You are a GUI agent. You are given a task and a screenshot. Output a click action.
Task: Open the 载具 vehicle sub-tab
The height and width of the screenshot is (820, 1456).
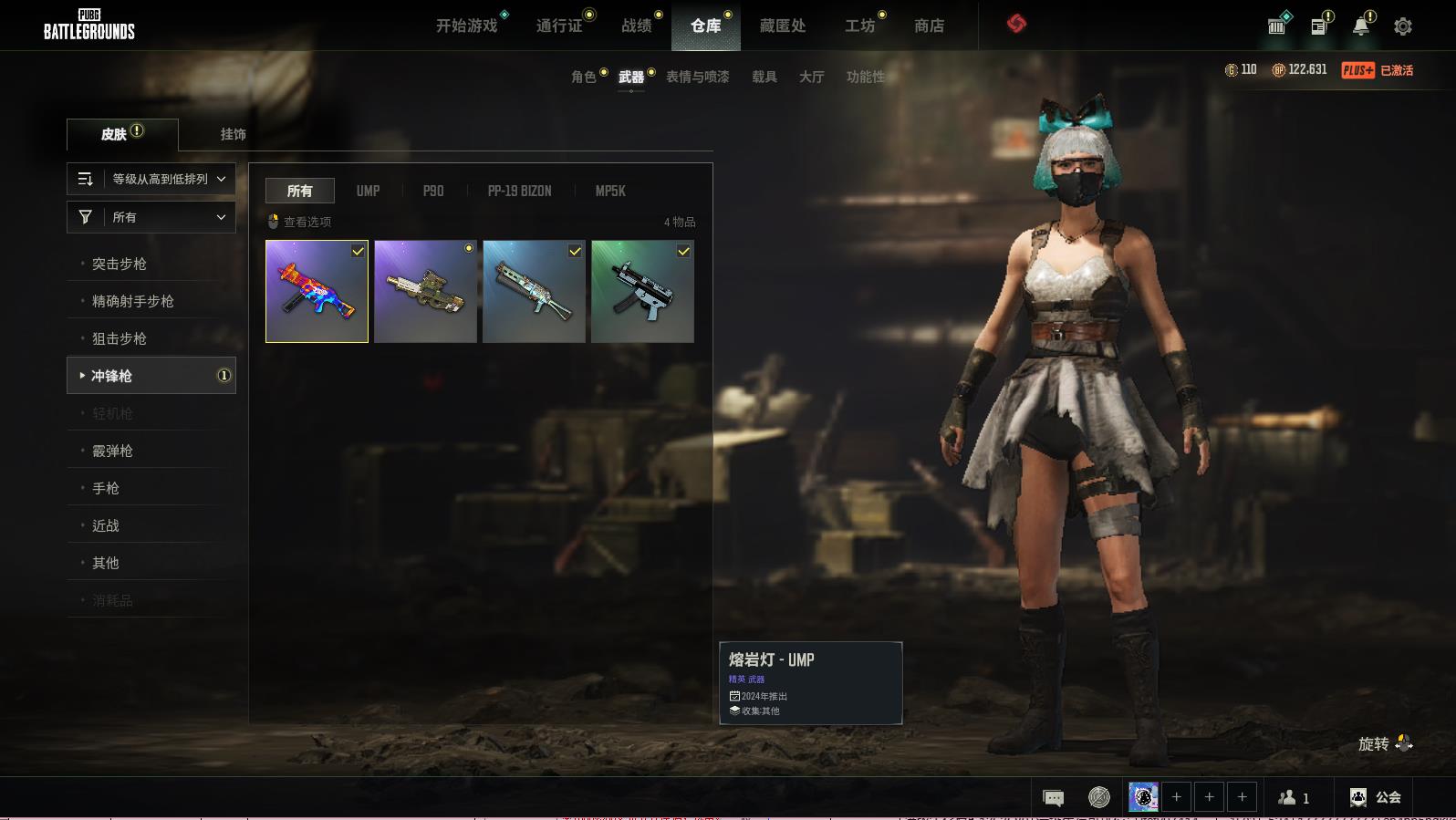coord(764,77)
